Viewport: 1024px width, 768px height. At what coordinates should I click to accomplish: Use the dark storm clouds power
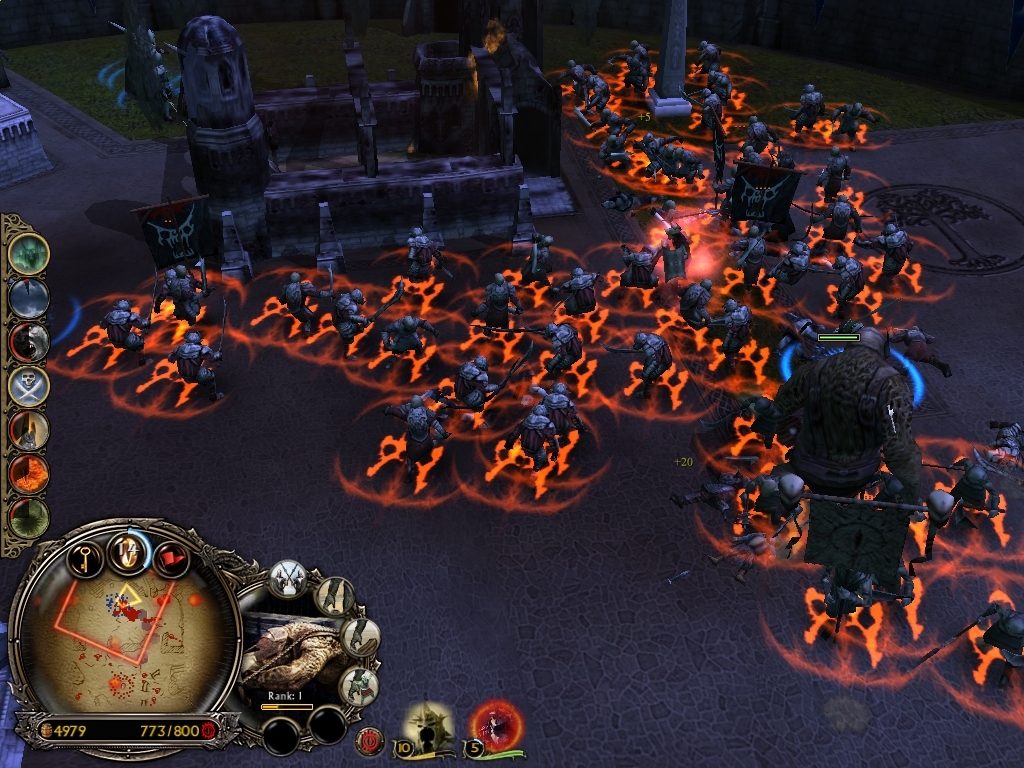click(28, 297)
